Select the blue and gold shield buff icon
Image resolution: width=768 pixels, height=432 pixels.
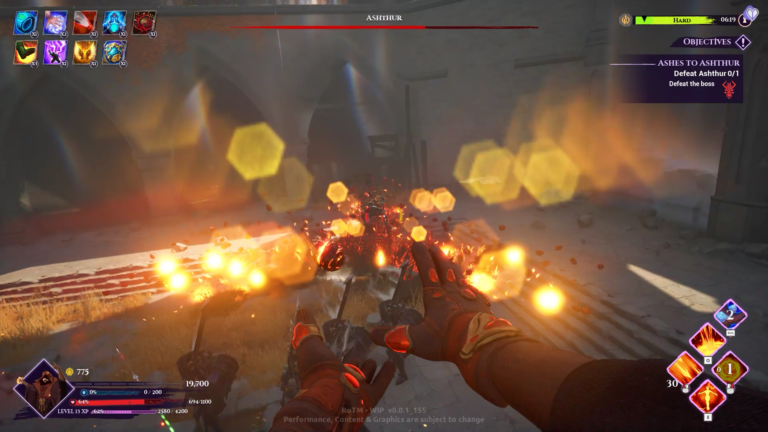115,52
